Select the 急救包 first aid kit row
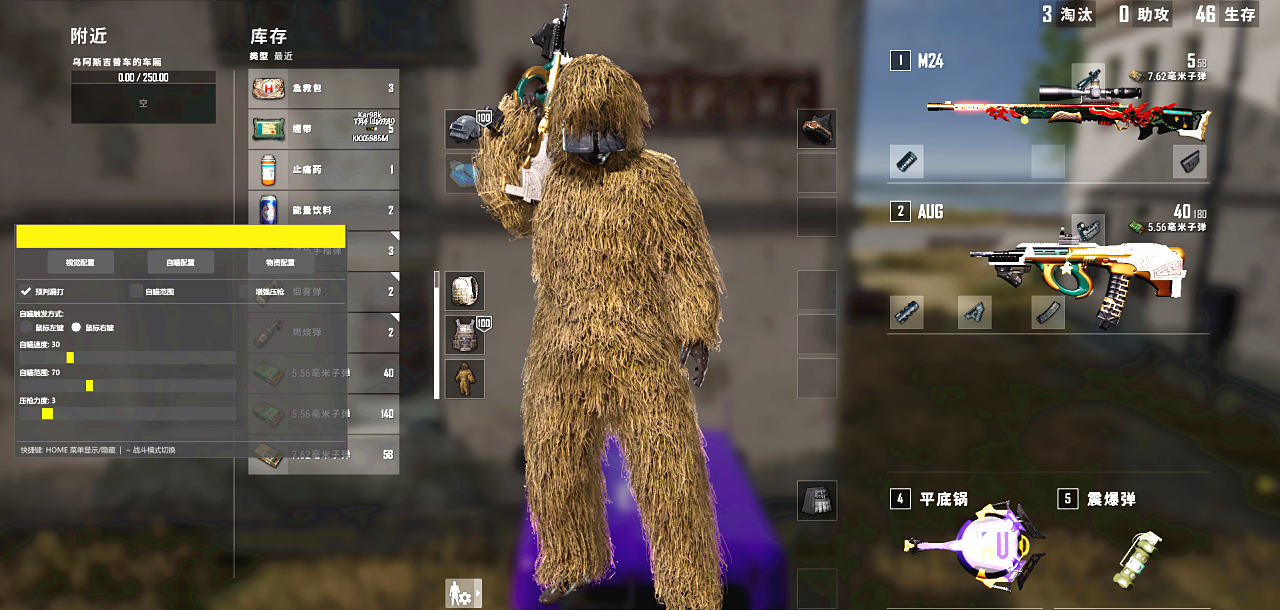 coord(323,88)
